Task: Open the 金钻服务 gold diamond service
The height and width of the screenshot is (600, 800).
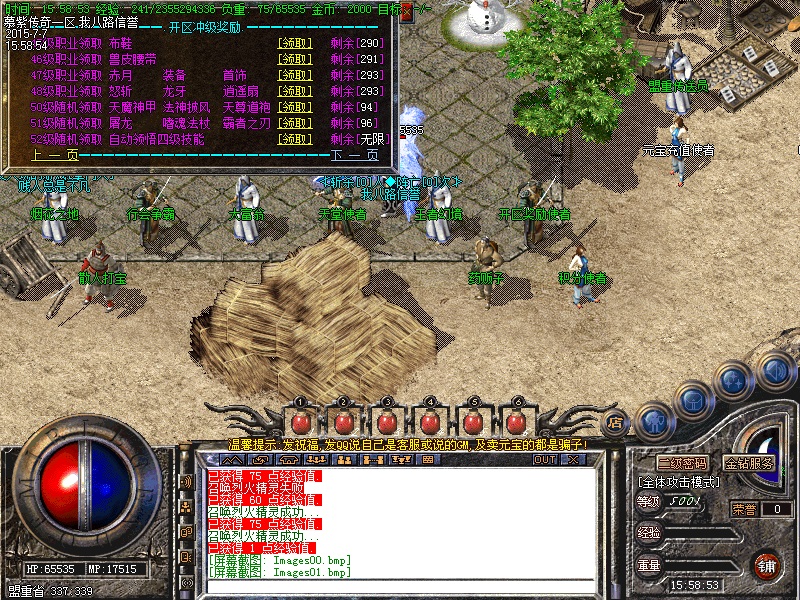Action: tap(749, 463)
